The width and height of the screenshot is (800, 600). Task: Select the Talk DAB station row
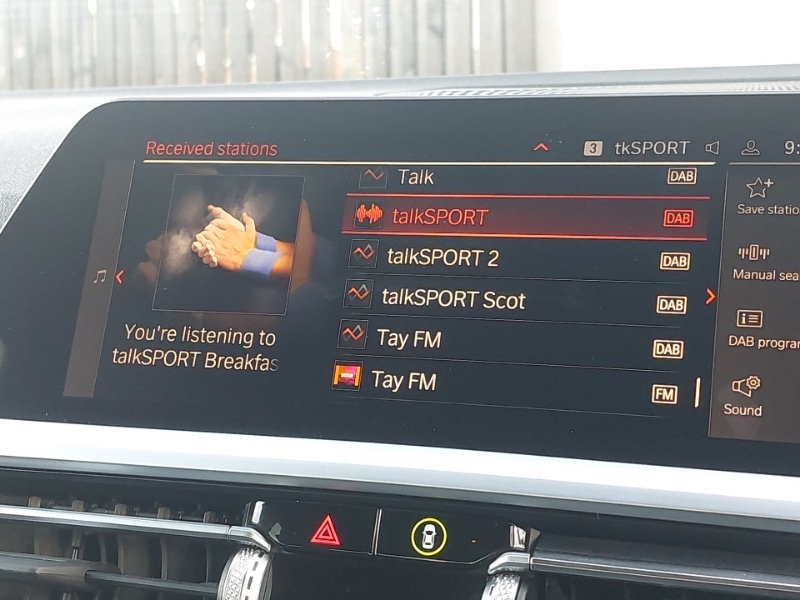pos(520,177)
